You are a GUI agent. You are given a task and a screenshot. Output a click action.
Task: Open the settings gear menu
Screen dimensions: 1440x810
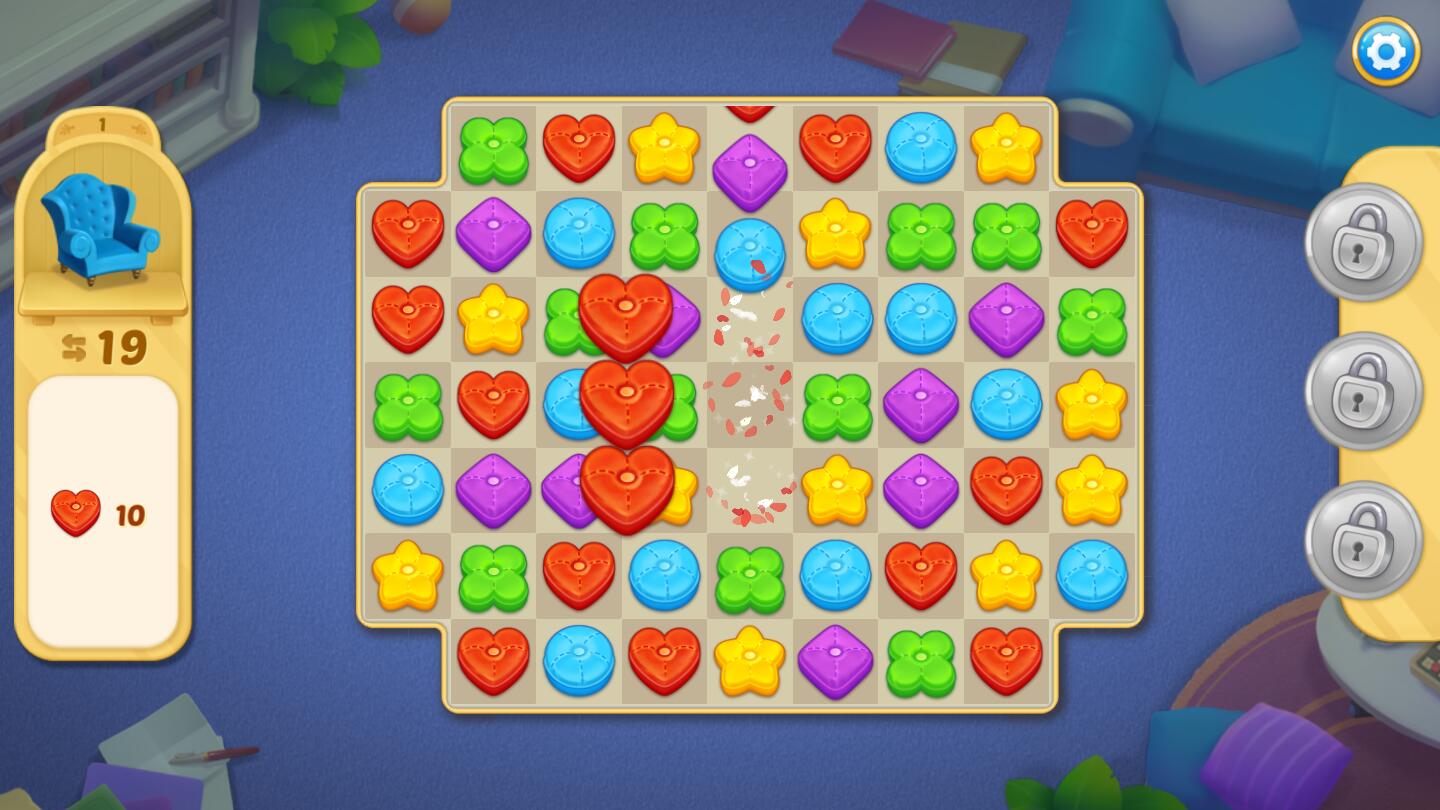point(1386,51)
